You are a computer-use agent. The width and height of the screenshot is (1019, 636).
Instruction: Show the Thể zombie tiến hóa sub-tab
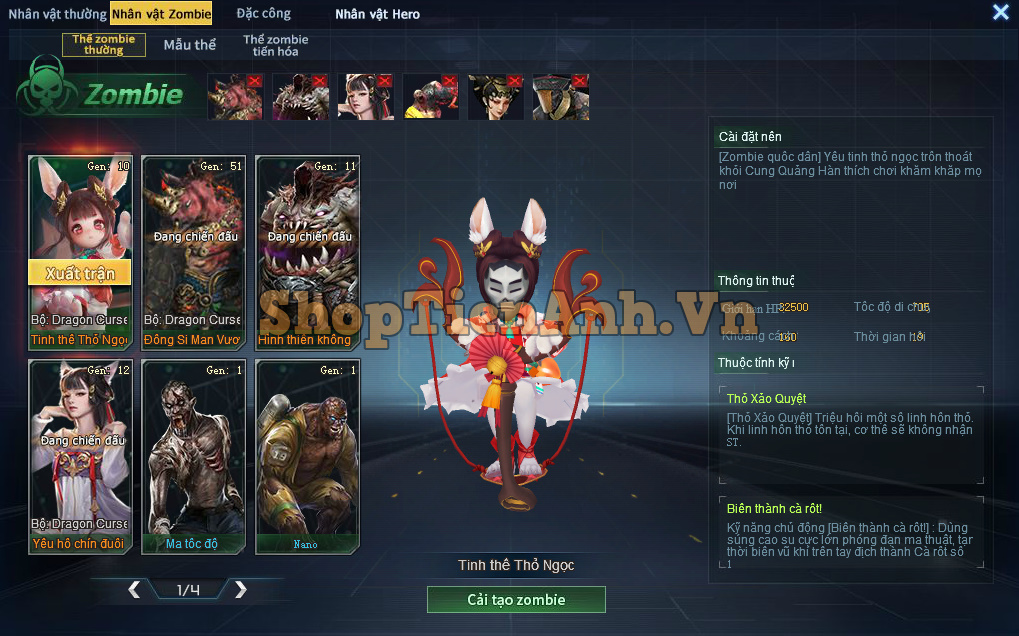point(275,45)
